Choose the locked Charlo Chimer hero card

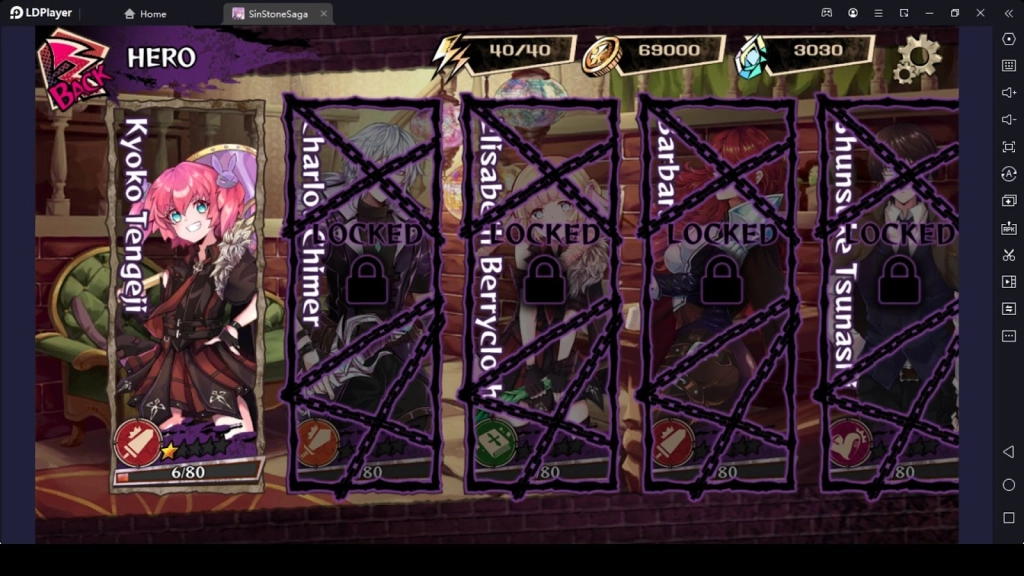[x=365, y=295]
